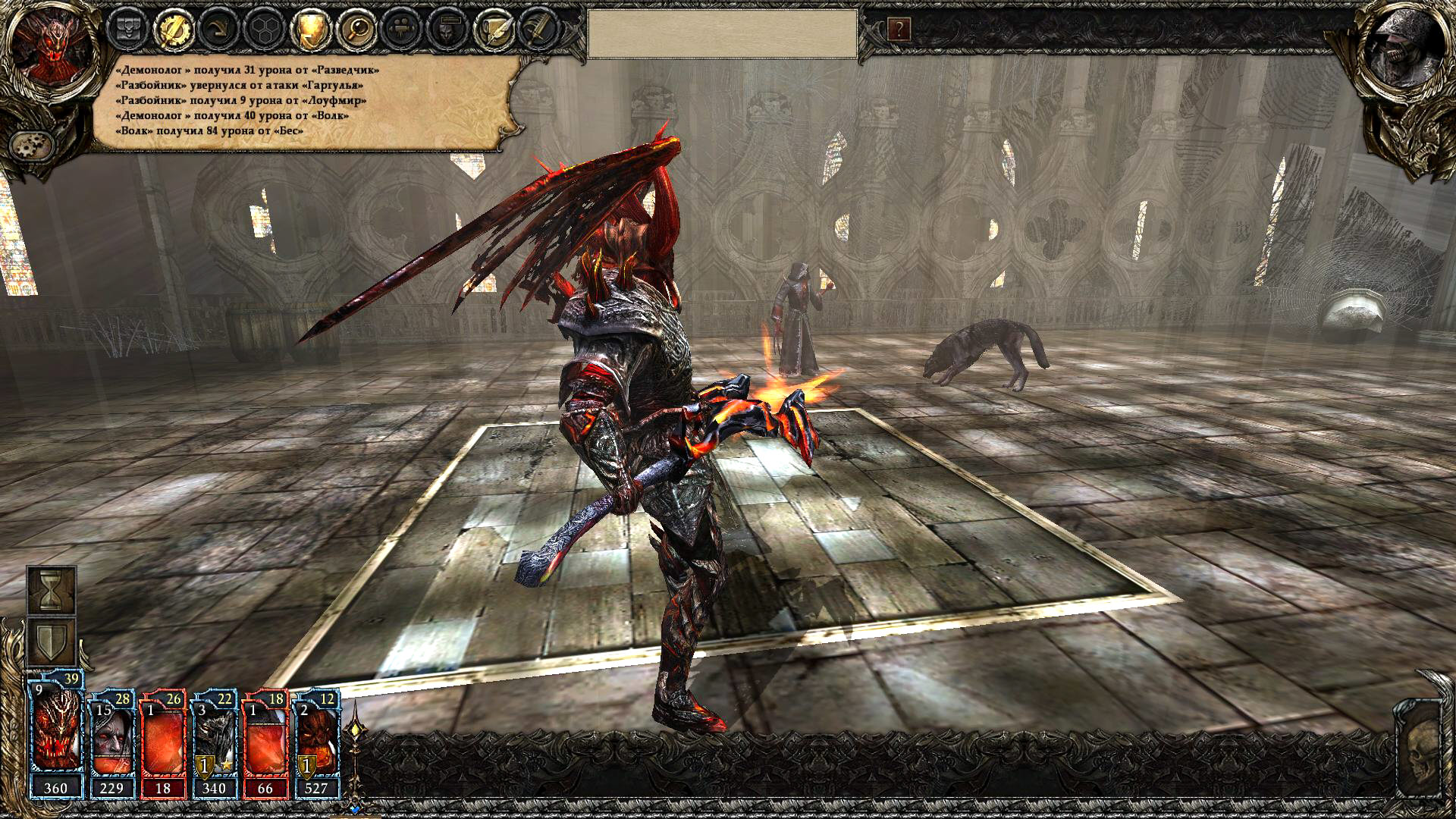Click the skull emblem in the corner
The height and width of the screenshot is (819, 1456).
pyautogui.click(x=1423, y=758)
